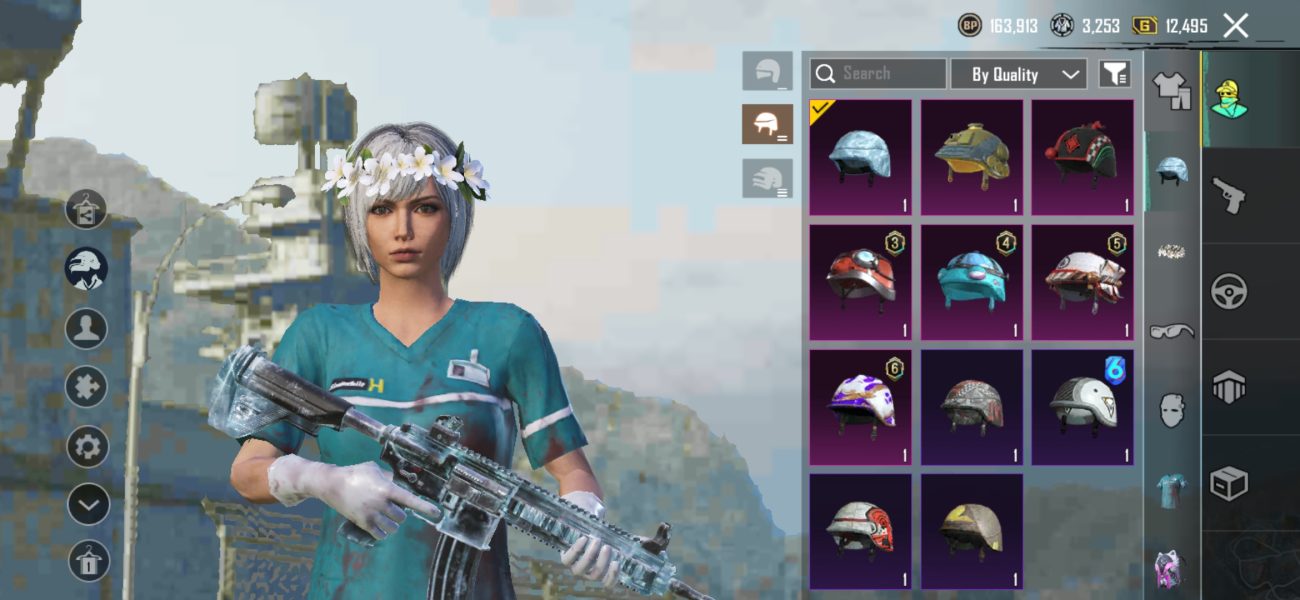Open the By Quality sort dropdown
Viewport: 1300px width, 600px height.
pyautogui.click(x=1017, y=74)
